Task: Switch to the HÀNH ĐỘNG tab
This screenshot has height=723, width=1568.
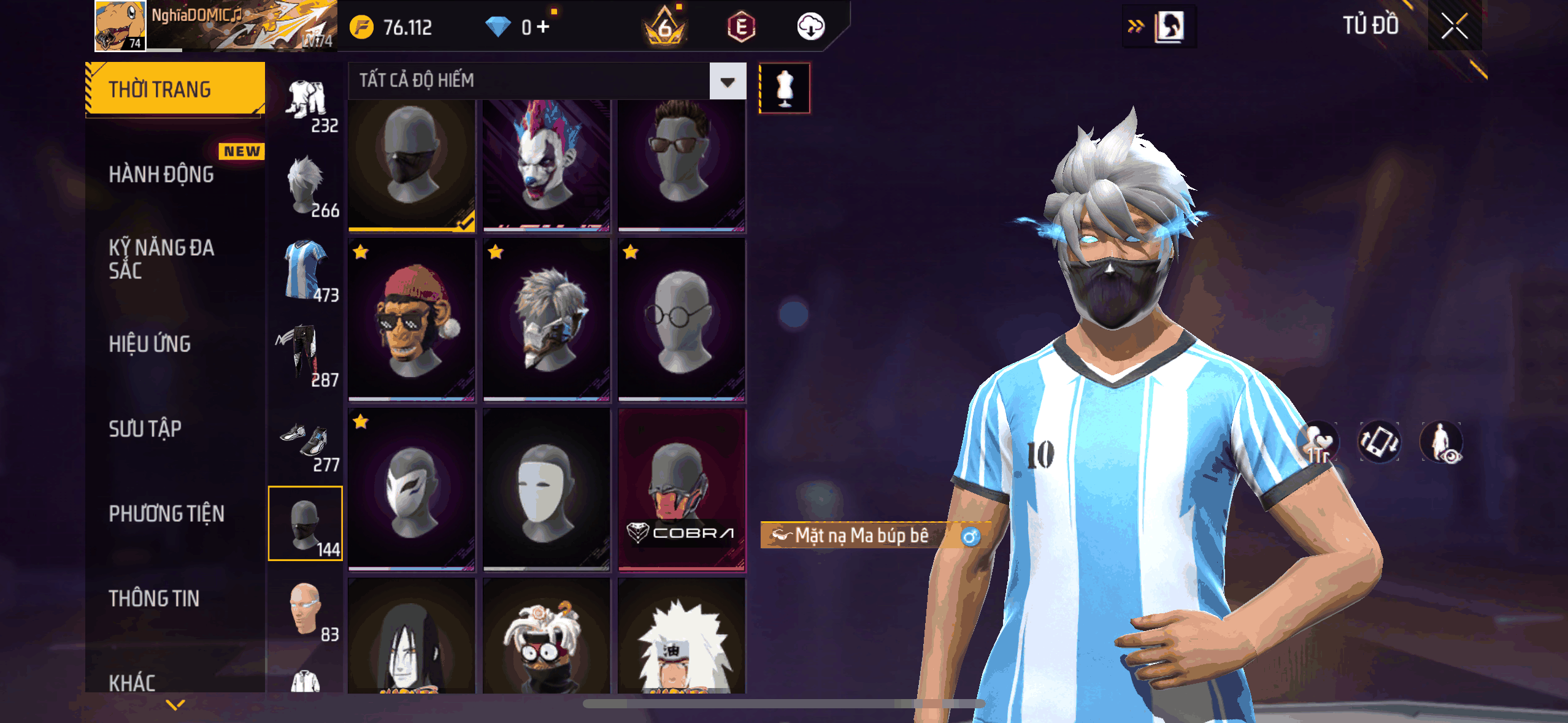Action: (x=162, y=174)
